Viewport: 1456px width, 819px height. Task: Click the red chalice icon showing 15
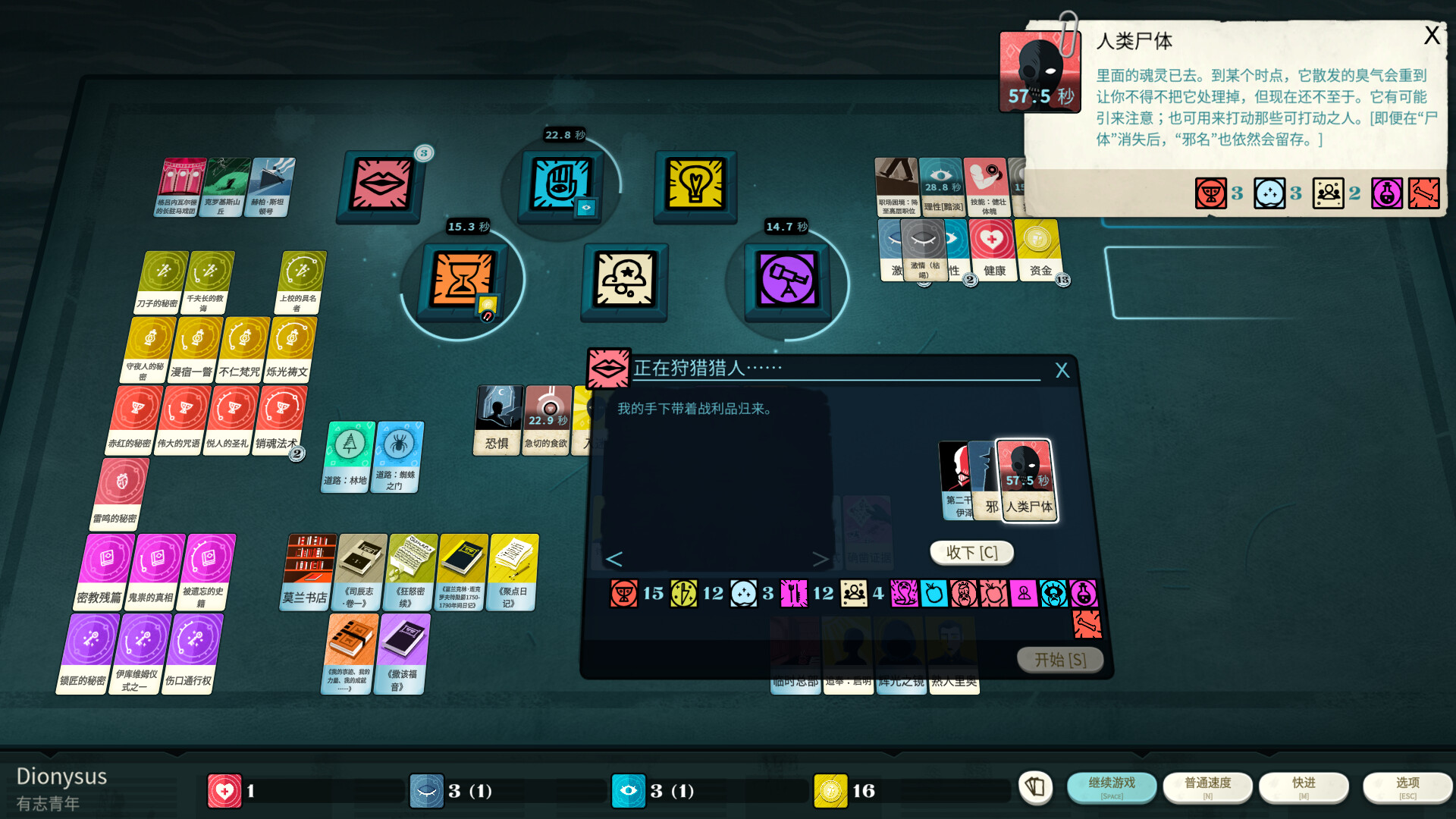coord(625,594)
